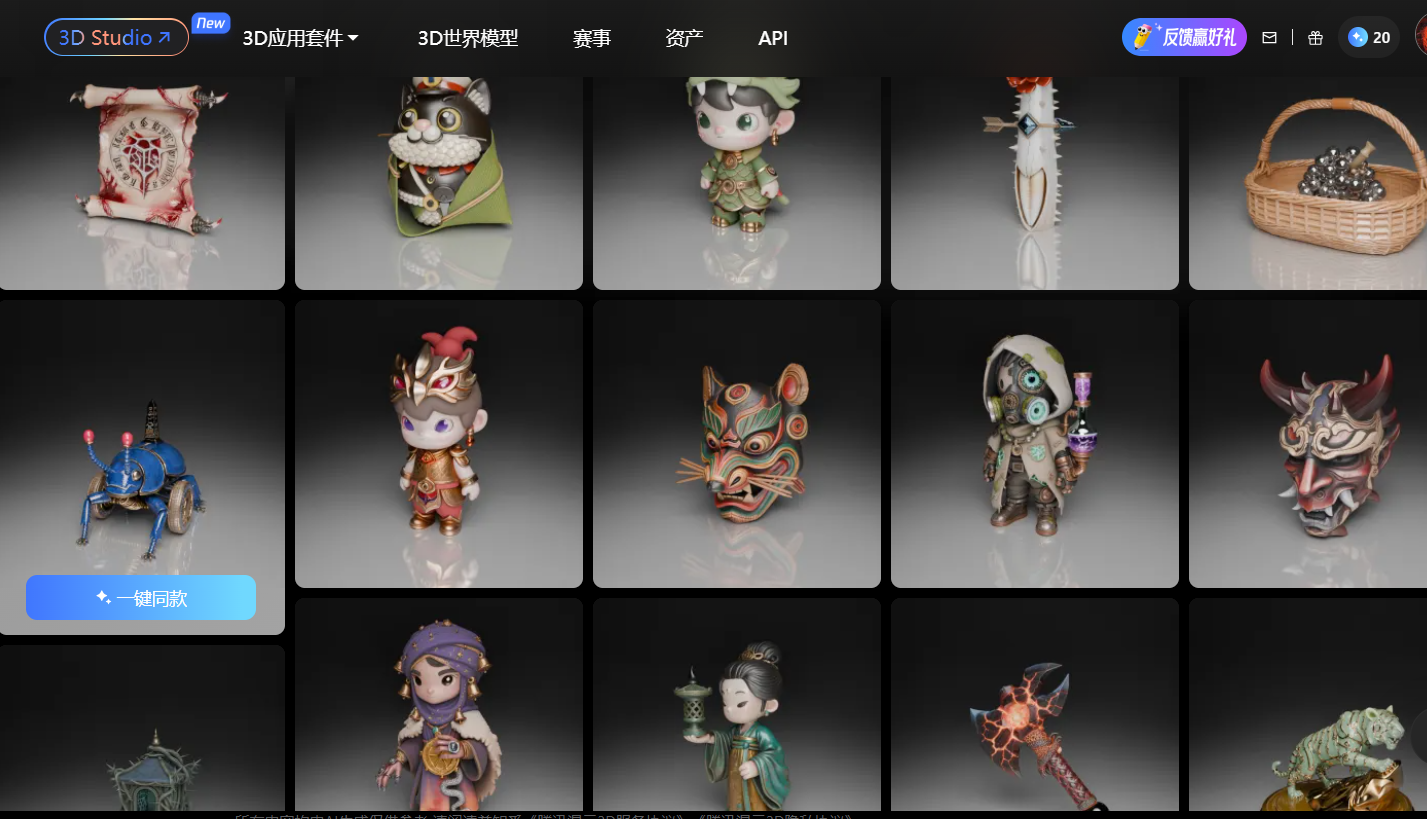Screen dimensions: 1427x819
Task: Open the 赛事 menu entry
Action: (x=592, y=38)
